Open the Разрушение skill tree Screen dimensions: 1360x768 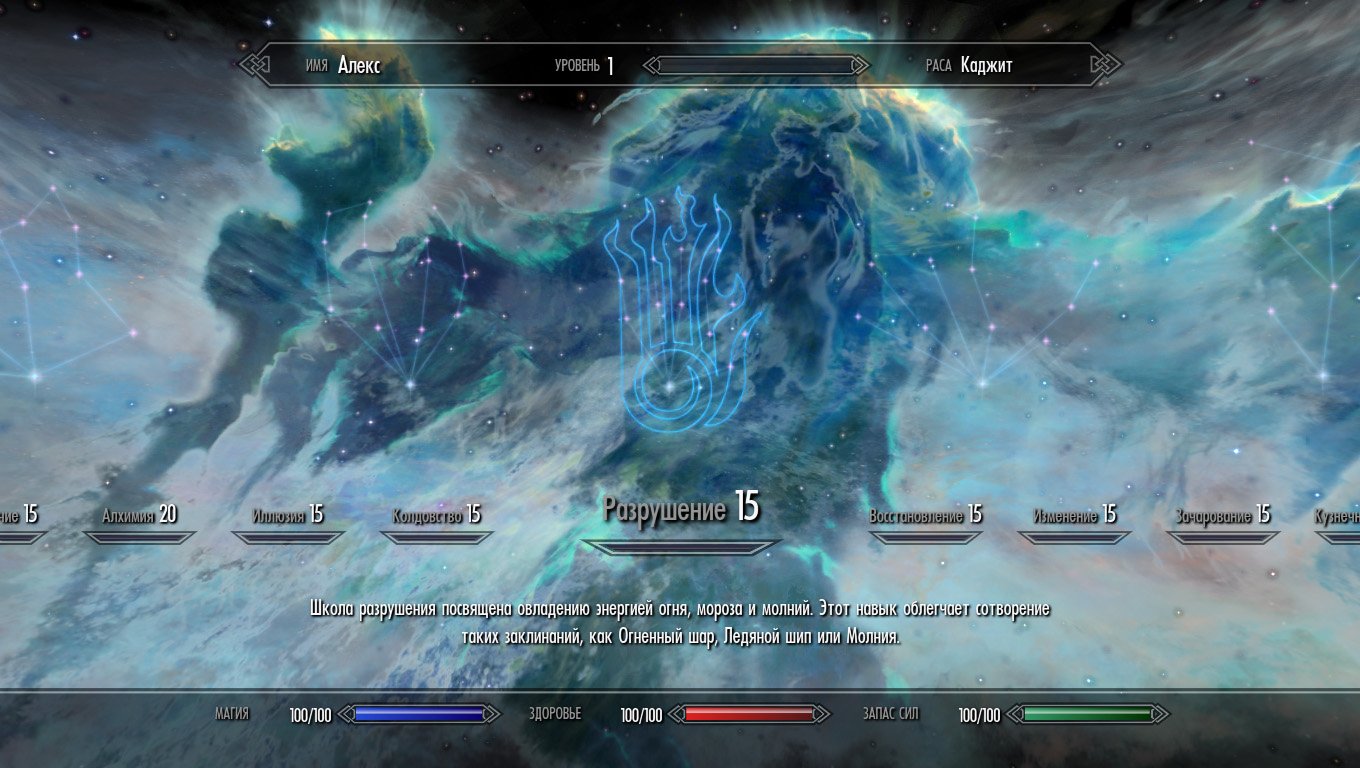click(680, 509)
